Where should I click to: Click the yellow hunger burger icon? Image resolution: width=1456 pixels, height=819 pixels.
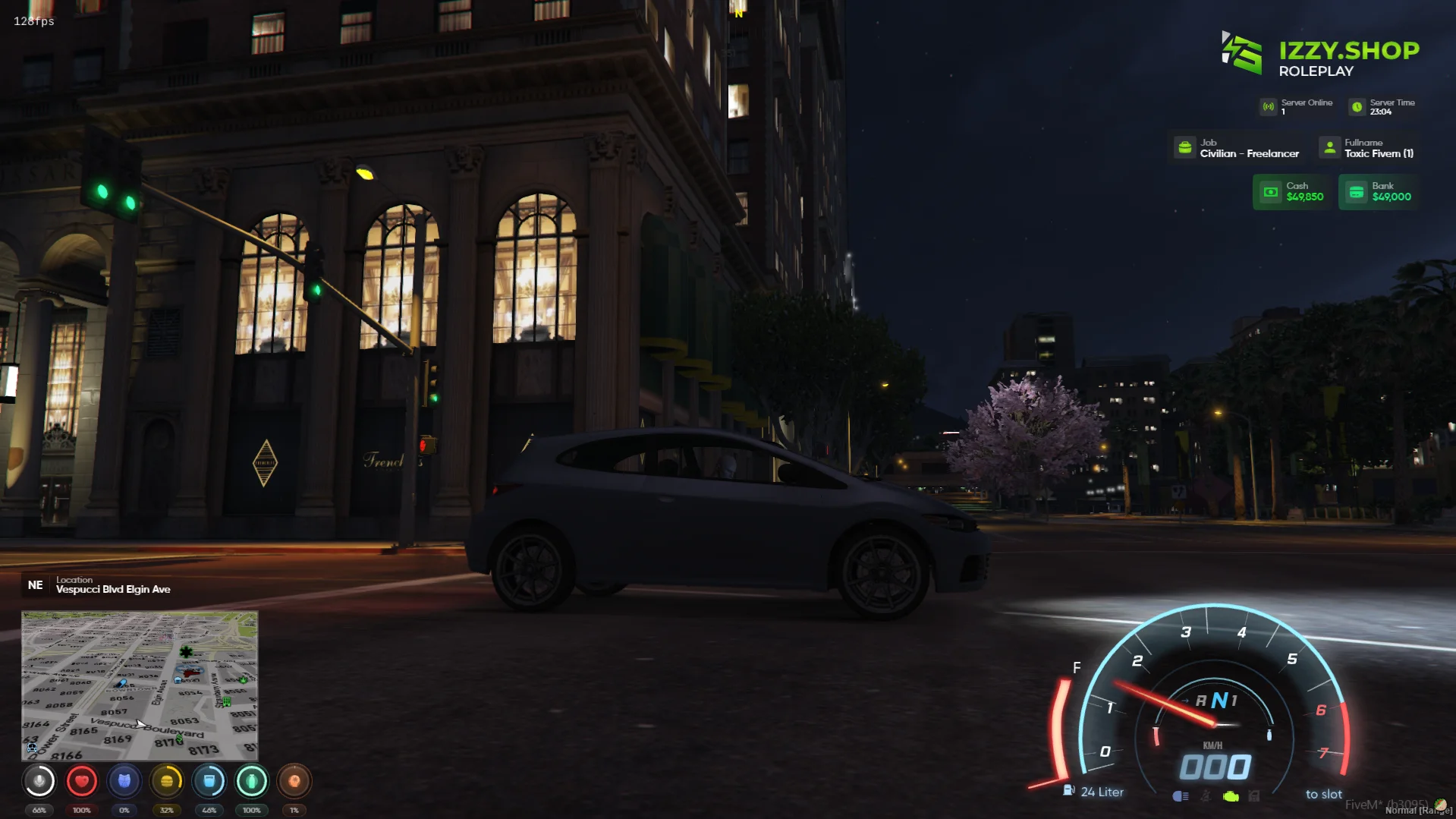pyautogui.click(x=166, y=780)
